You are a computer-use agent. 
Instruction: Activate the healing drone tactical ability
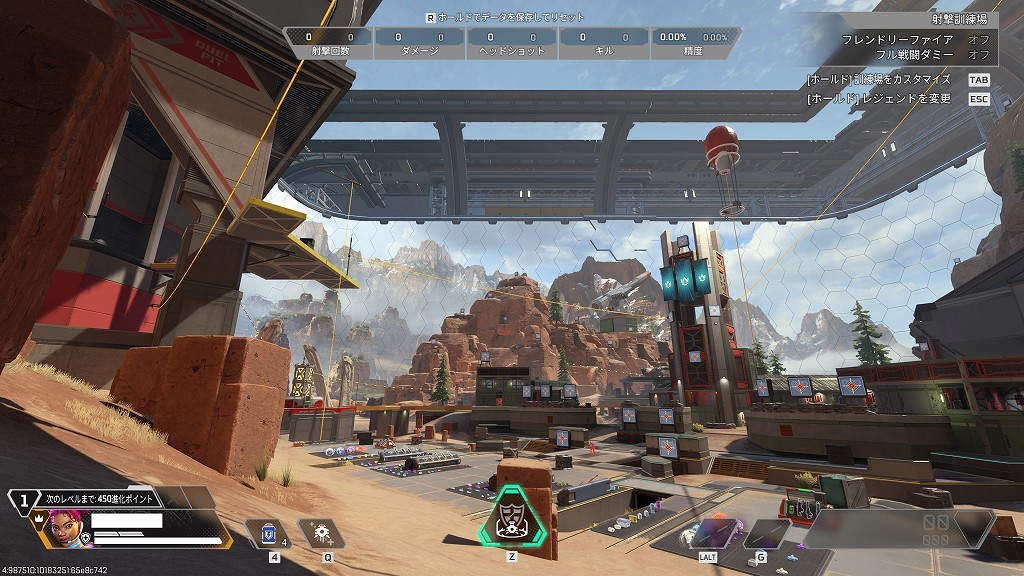323,534
